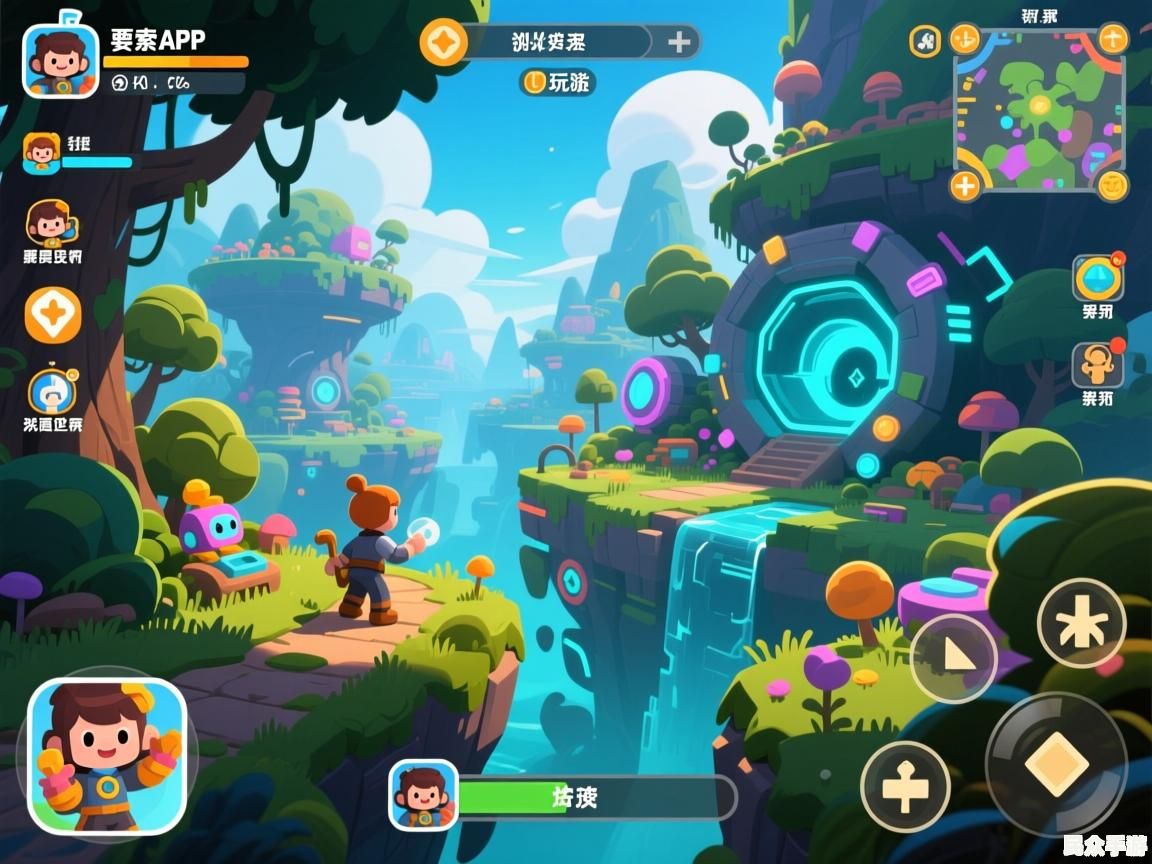Screen dimensions: 1152x864
Task: Open the minimap
Action: 1038,112
